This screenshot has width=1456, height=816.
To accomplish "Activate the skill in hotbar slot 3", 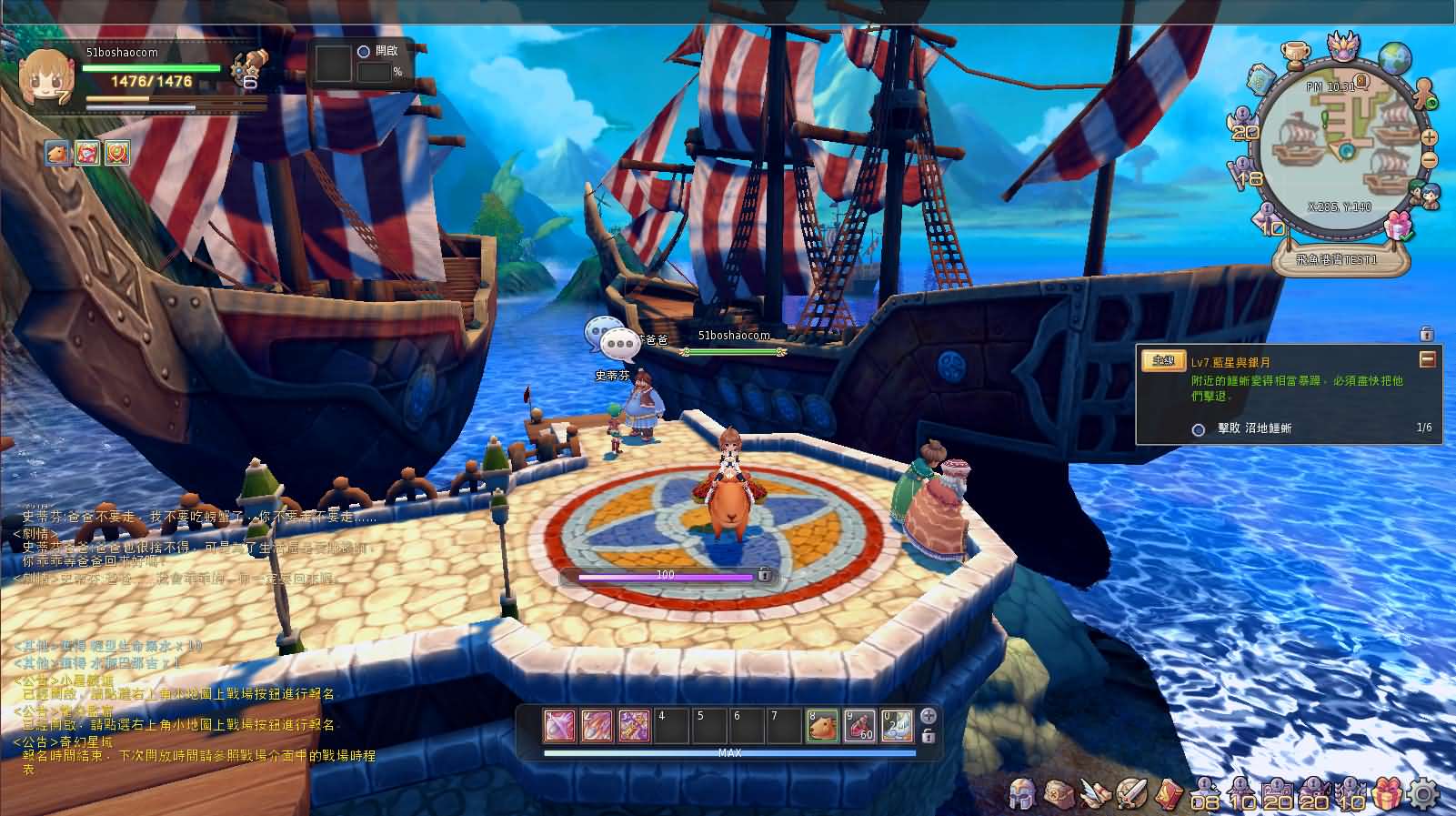I will coord(635,727).
